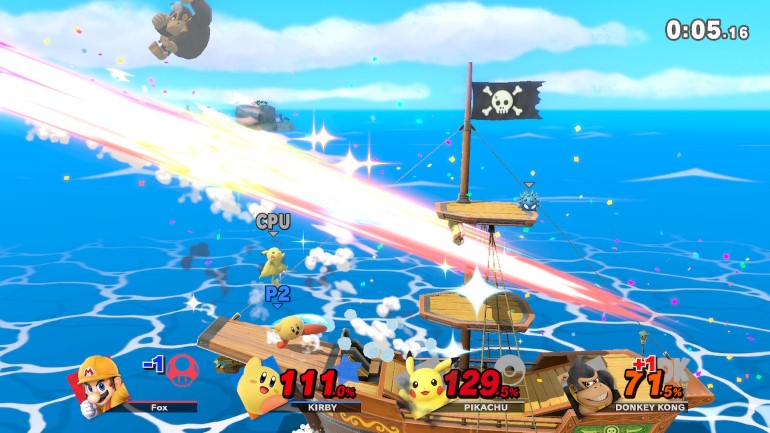Click the Kirby fighter portrait
The width and height of the screenshot is (770, 433).
tap(261, 387)
